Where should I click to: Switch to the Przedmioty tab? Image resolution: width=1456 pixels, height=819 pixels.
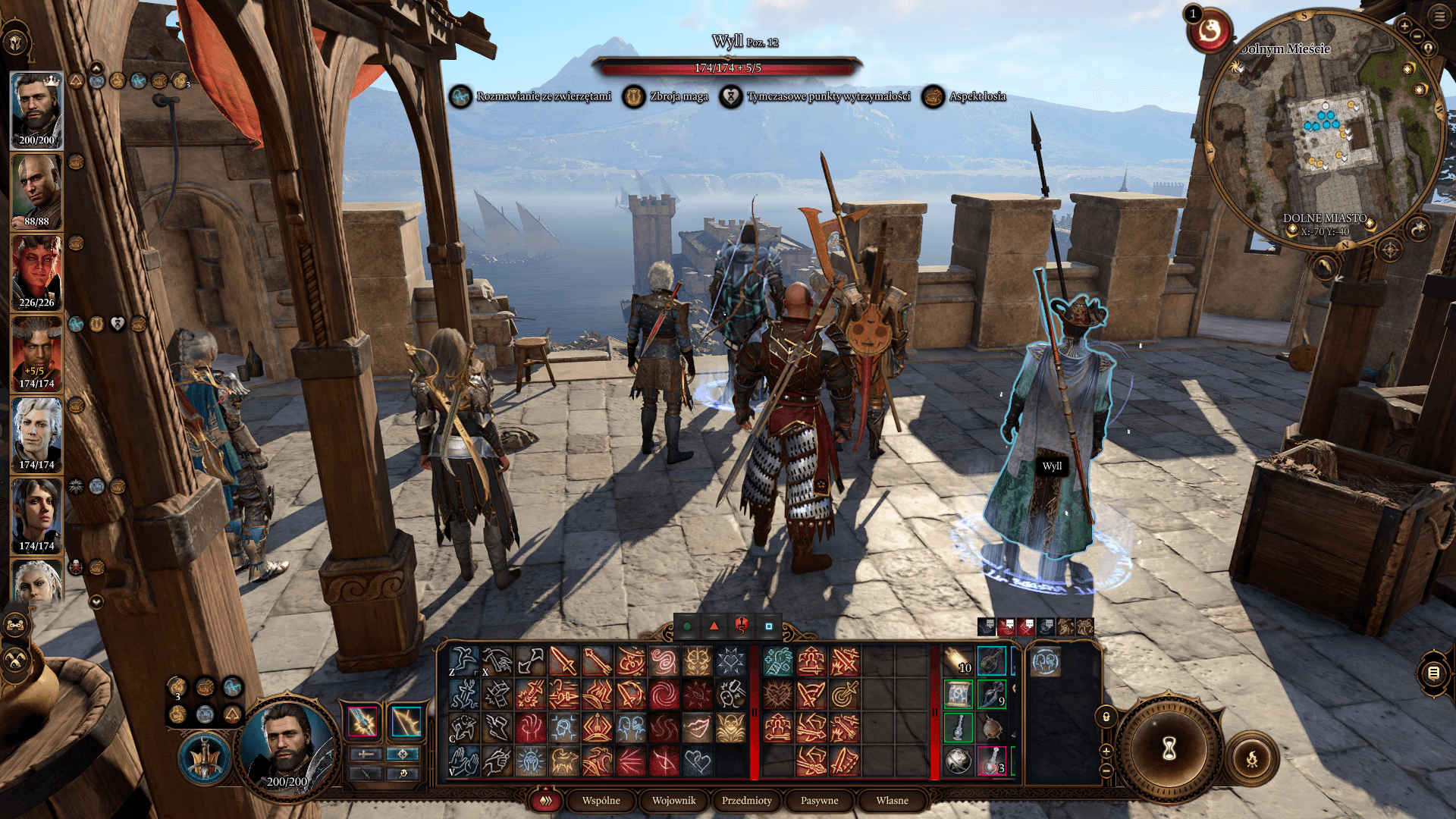point(745,800)
